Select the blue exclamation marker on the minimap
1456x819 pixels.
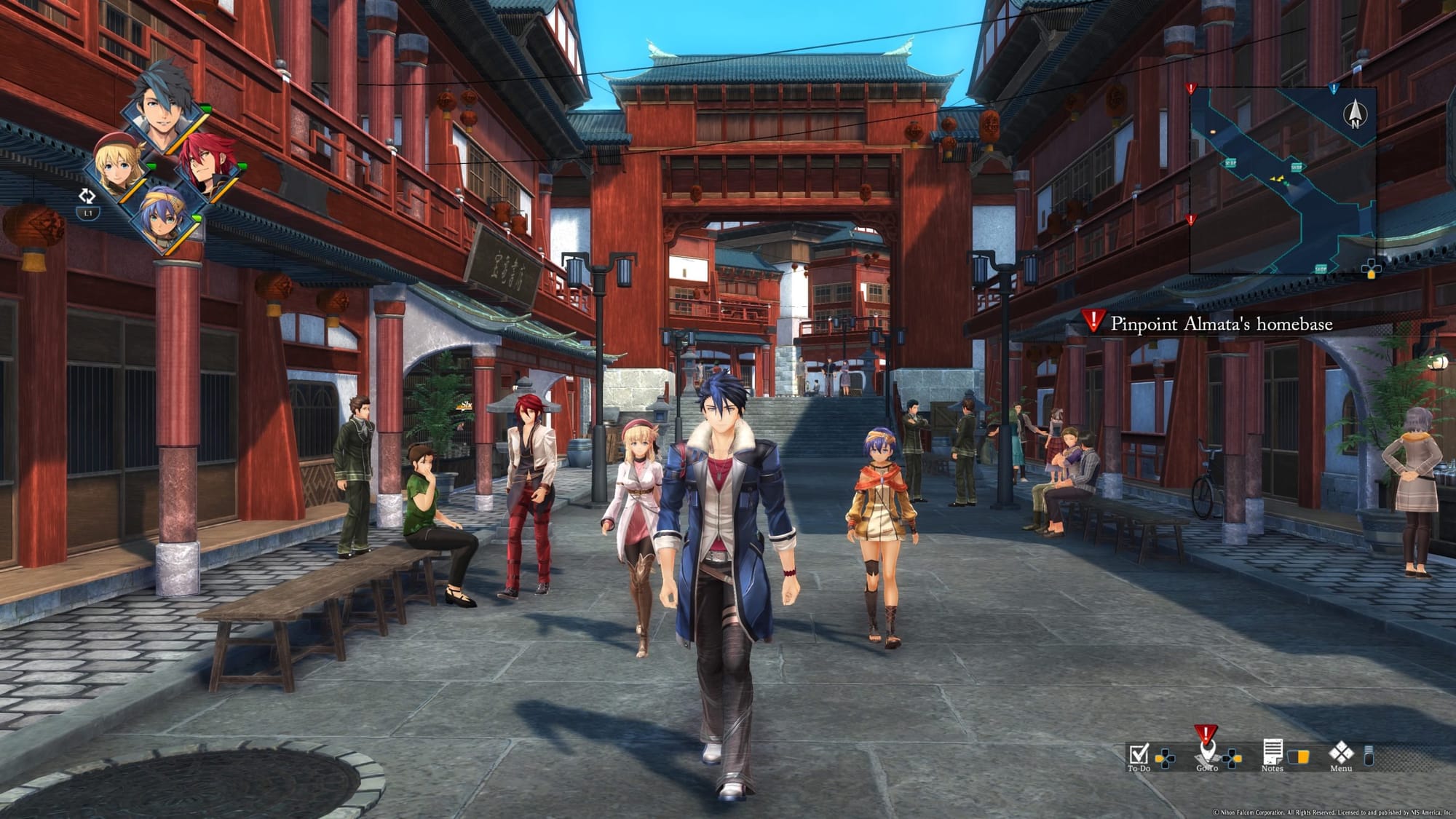(x=1334, y=89)
